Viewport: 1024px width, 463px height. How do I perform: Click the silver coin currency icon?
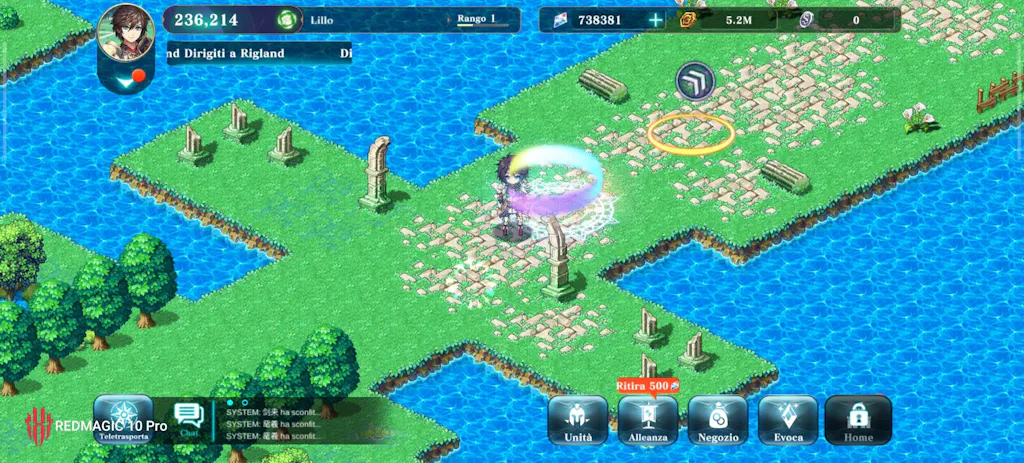pos(806,19)
